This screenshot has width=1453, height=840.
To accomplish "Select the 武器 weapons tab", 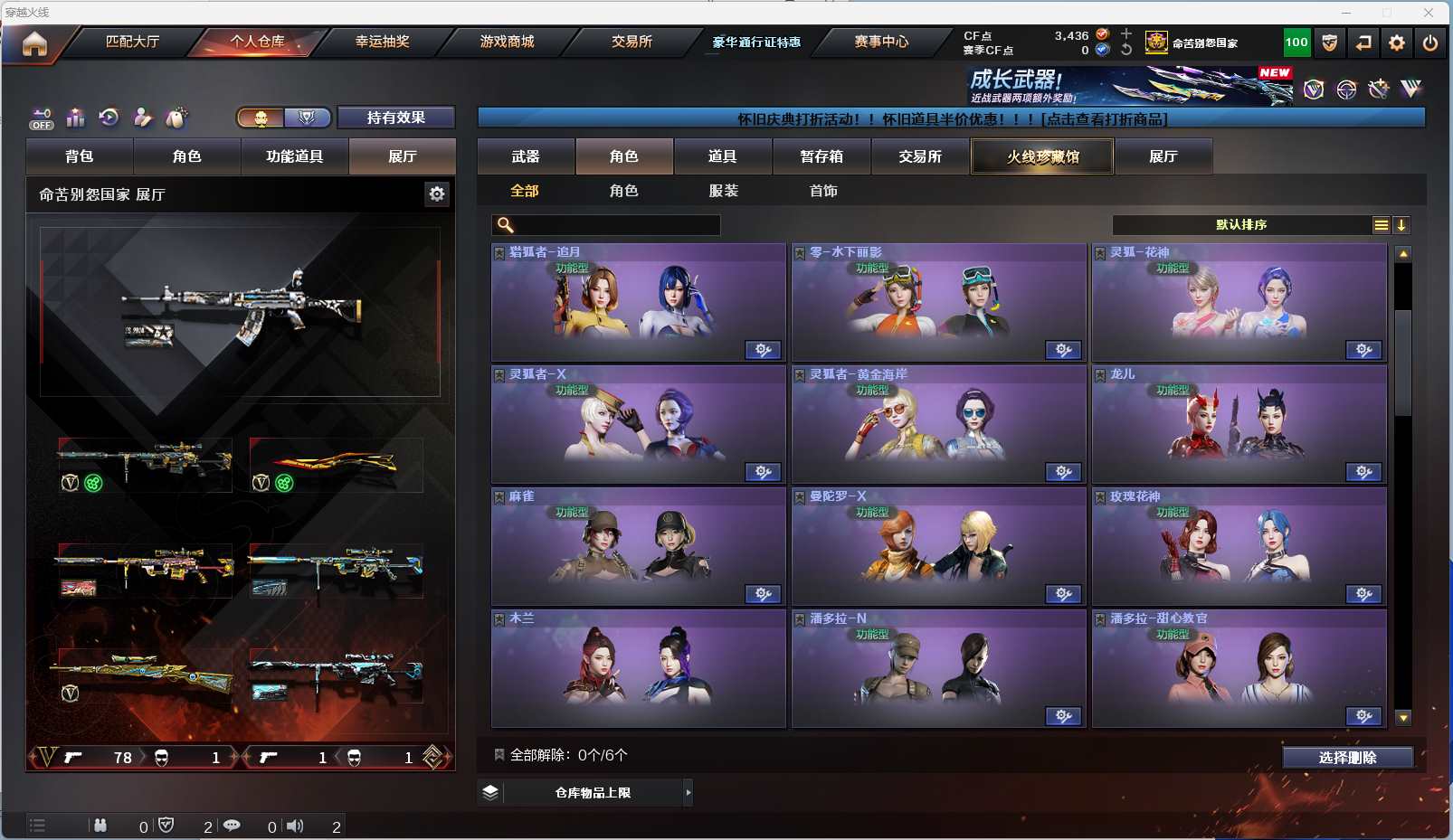I will coord(526,156).
